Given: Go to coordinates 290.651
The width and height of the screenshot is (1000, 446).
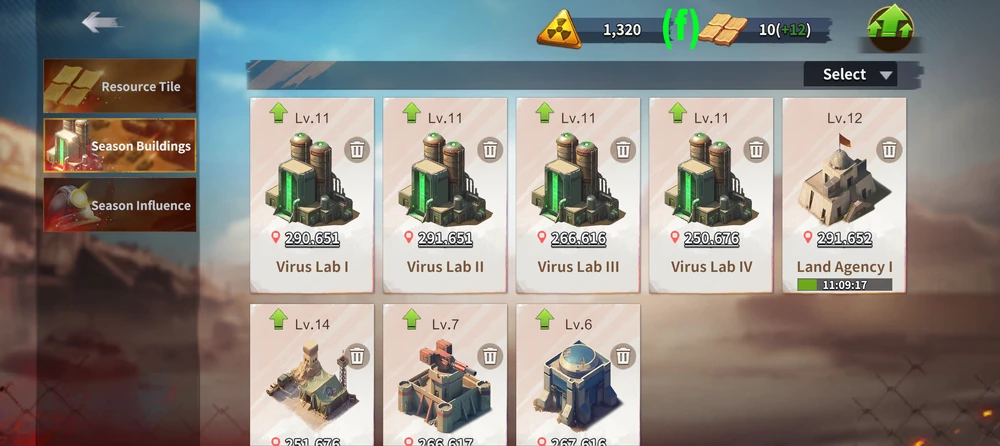Looking at the screenshot, I should 312,239.
